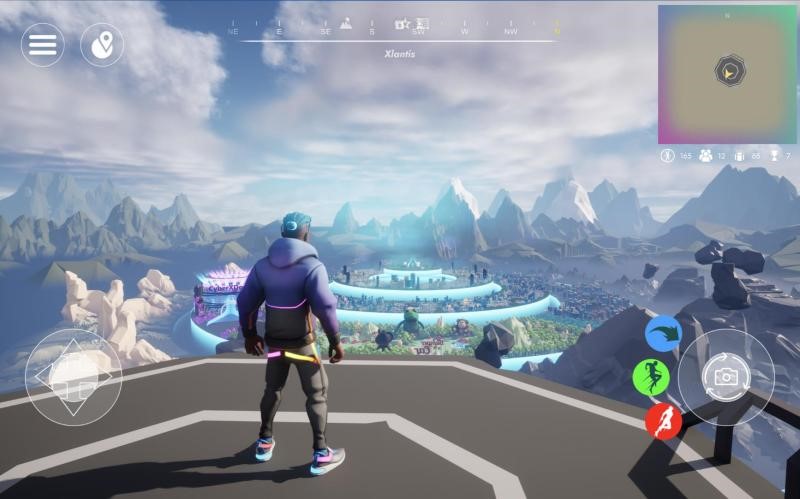
Task: Open the hamburger main menu
Action: 43,45
